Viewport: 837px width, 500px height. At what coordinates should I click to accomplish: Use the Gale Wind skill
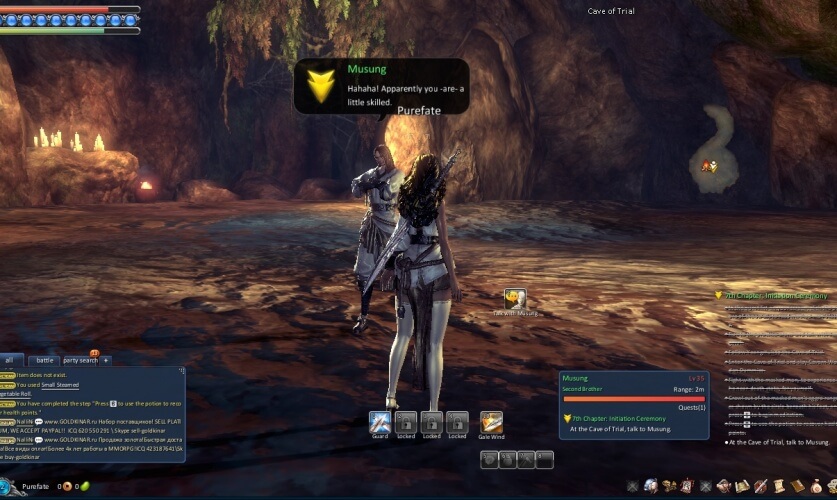coord(491,422)
